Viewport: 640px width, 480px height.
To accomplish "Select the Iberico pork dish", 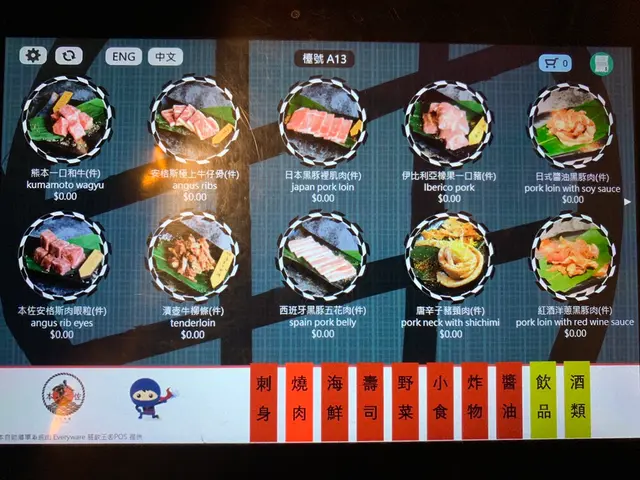I will pyautogui.click(x=446, y=126).
